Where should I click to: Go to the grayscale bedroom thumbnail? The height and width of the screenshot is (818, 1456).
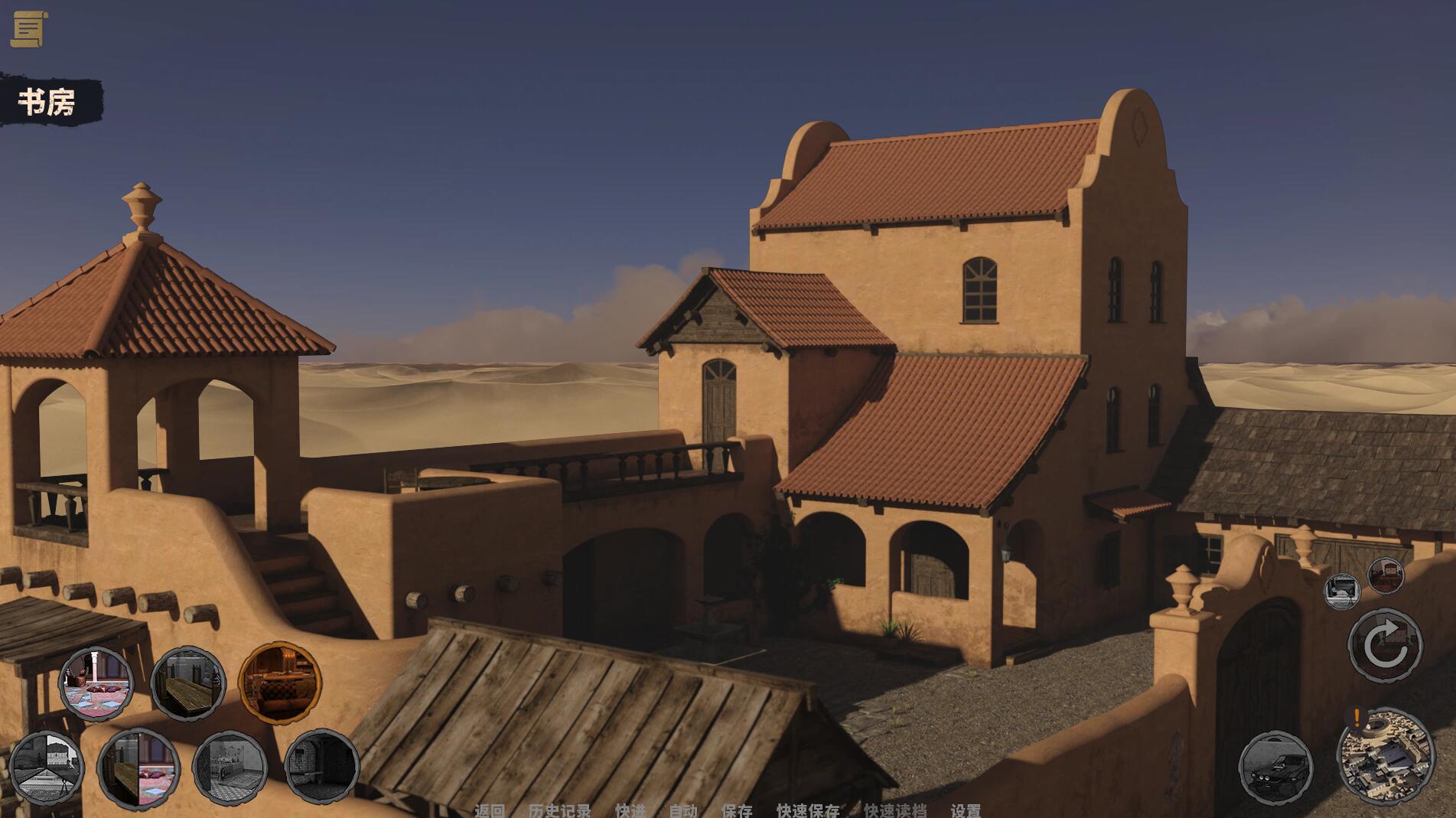[230, 767]
